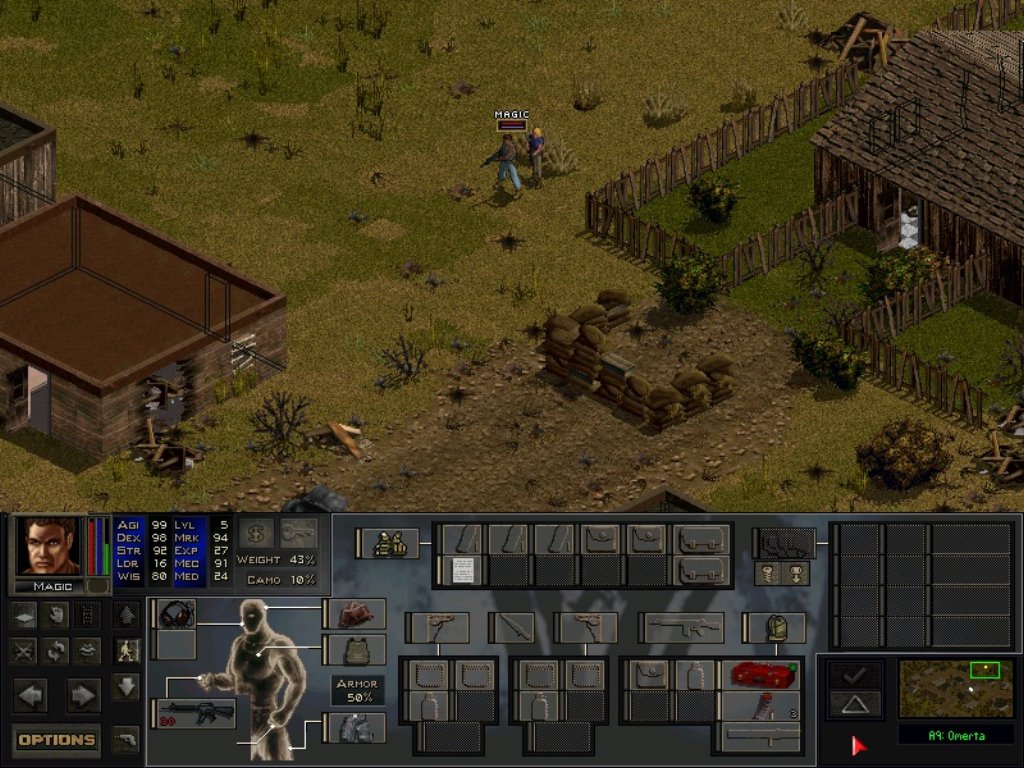The width and height of the screenshot is (1024, 768).
Task: Select the red helmet slot
Action: (x=357, y=614)
